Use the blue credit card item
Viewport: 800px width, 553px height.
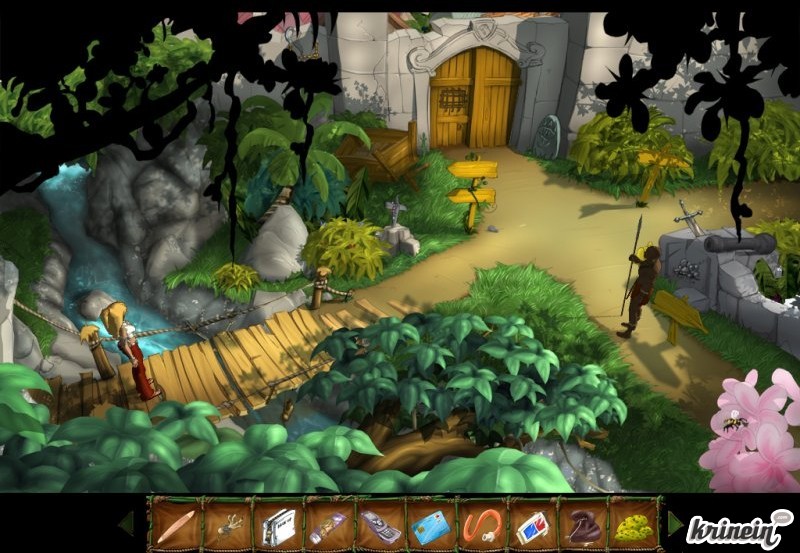(x=430, y=523)
